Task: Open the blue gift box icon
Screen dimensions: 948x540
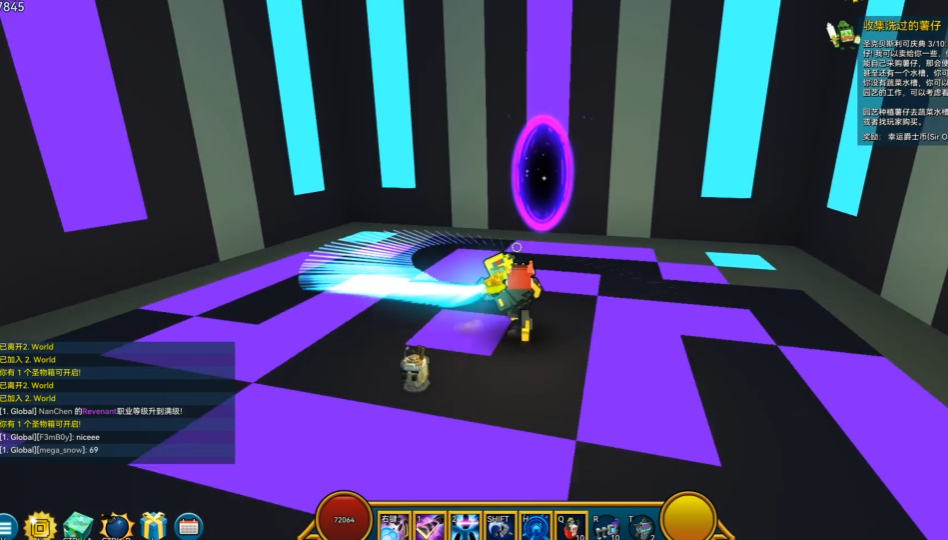Action: (x=153, y=526)
